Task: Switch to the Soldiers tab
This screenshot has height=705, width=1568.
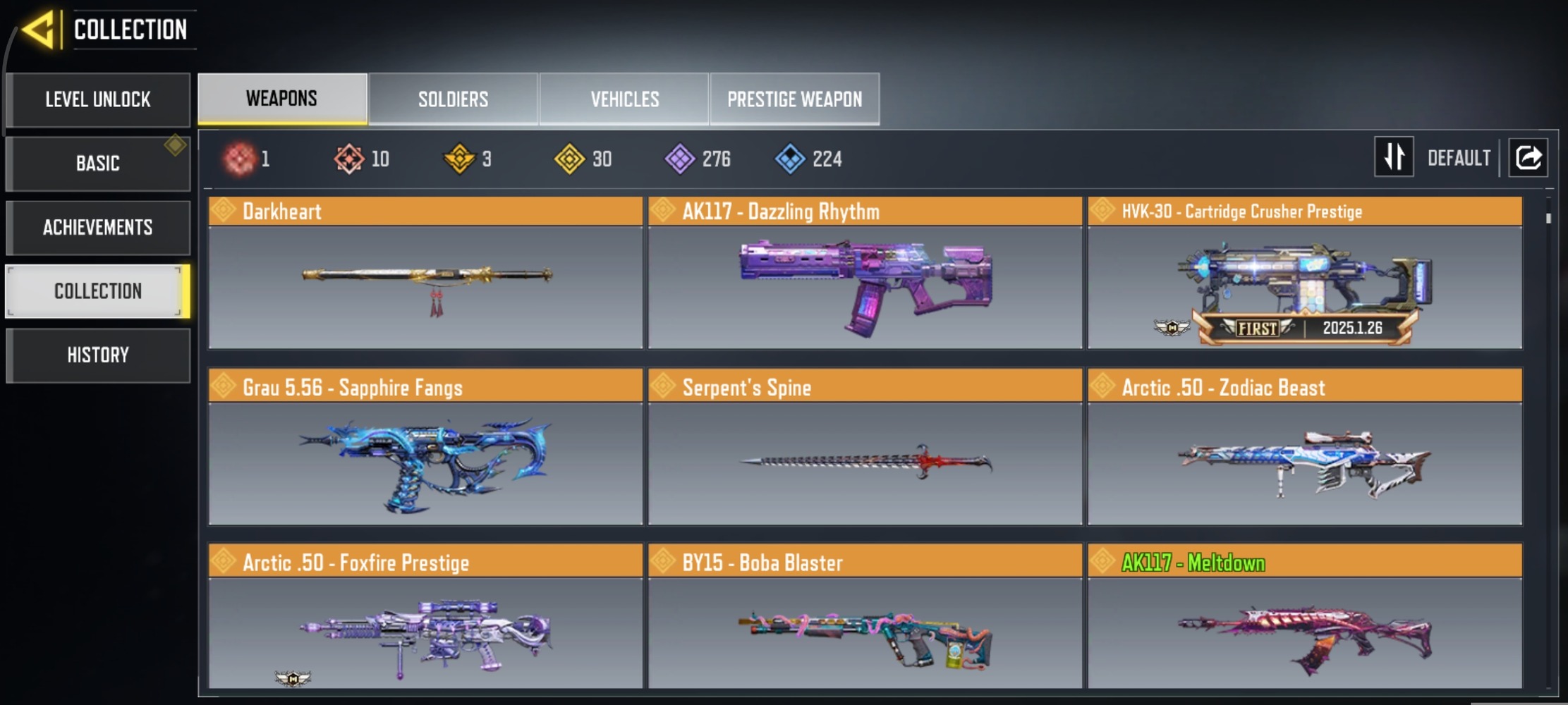Action: [452, 99]
